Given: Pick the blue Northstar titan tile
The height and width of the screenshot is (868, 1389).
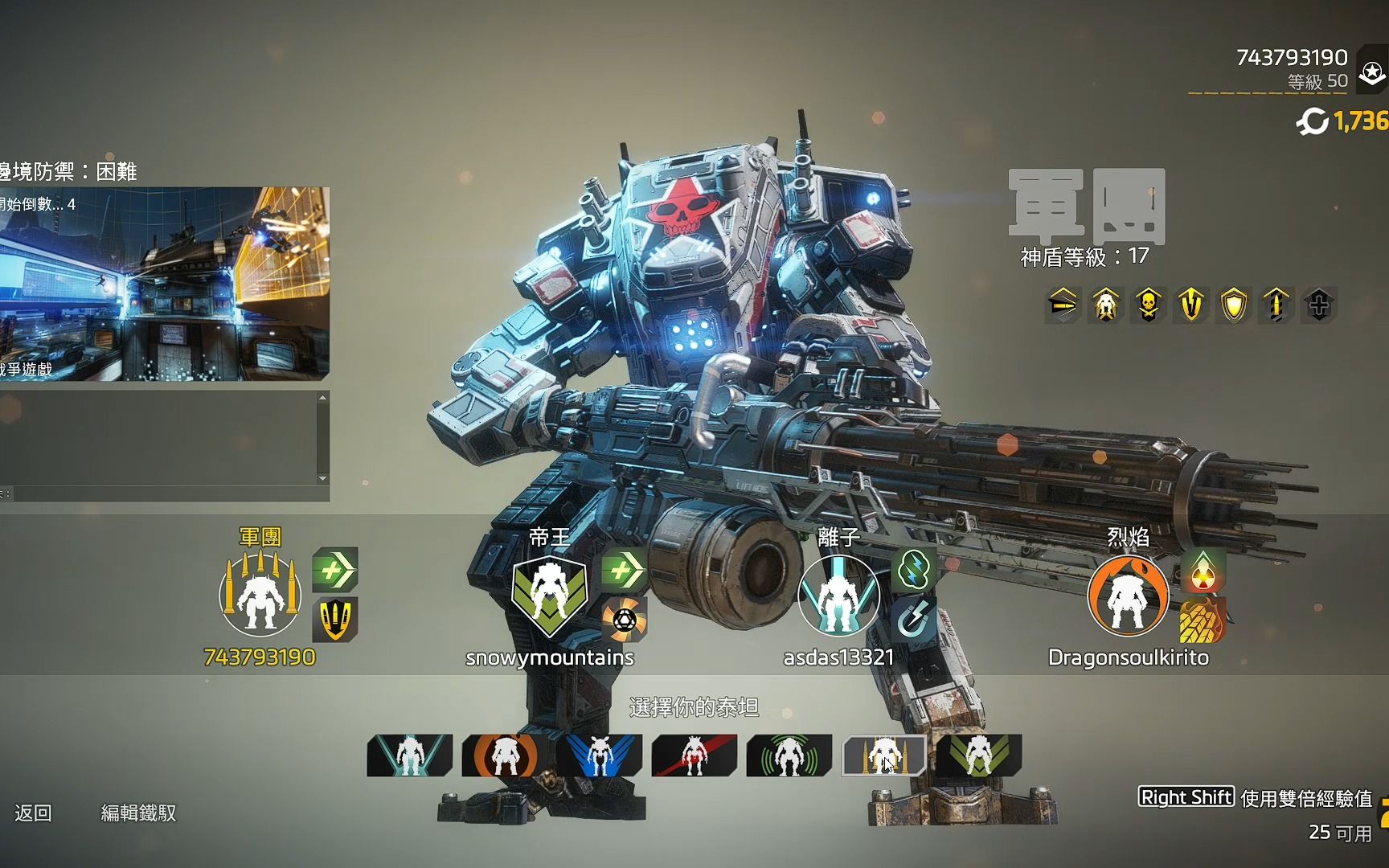Looking at the screenshot, I should coord(599,755).
